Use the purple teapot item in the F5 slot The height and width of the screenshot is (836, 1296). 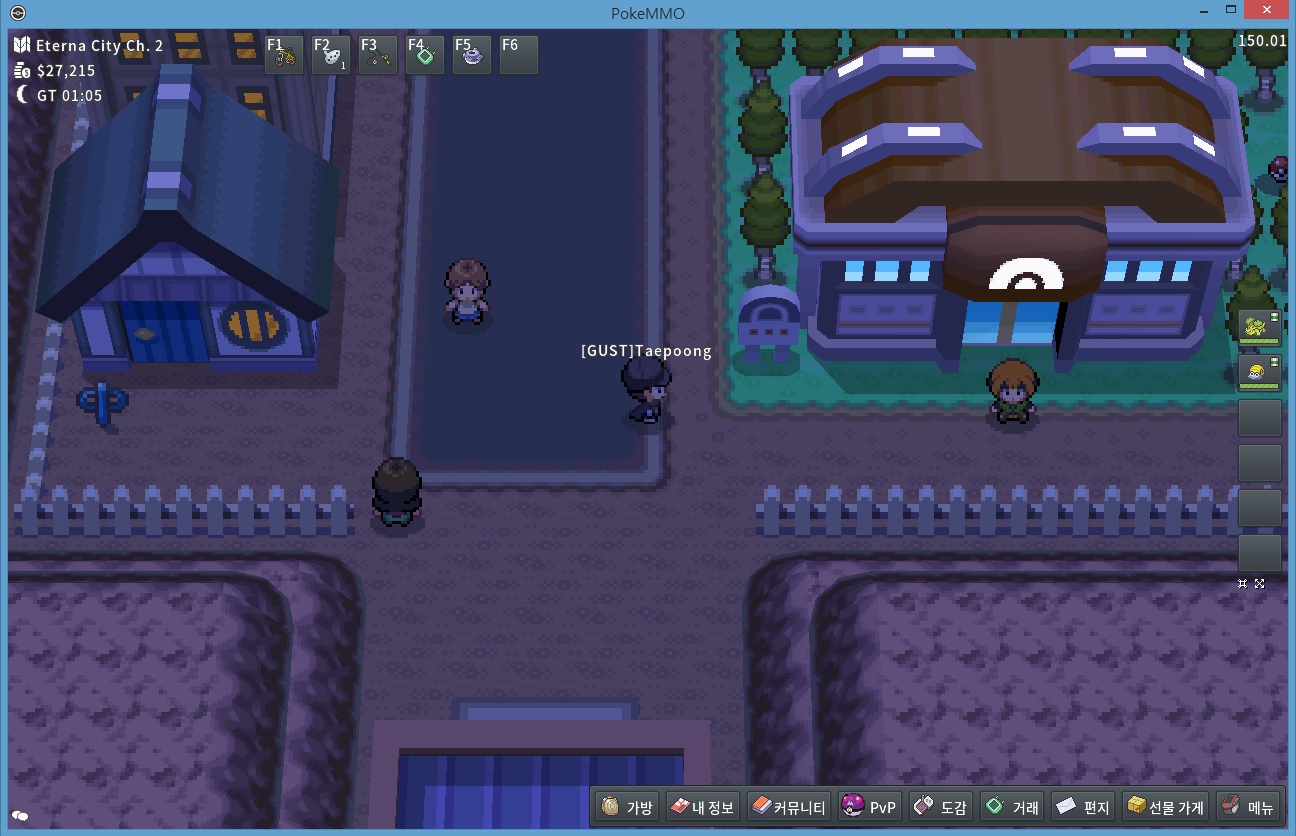pyautogui.click(x=472, y=56)
